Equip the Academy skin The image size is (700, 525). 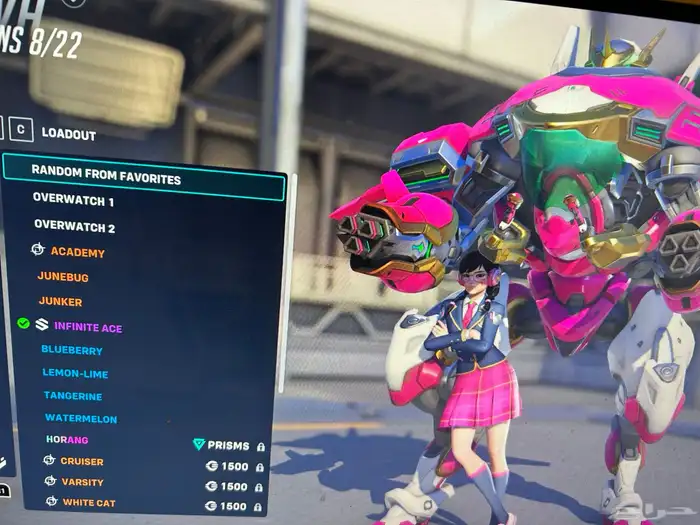point(77,252)
